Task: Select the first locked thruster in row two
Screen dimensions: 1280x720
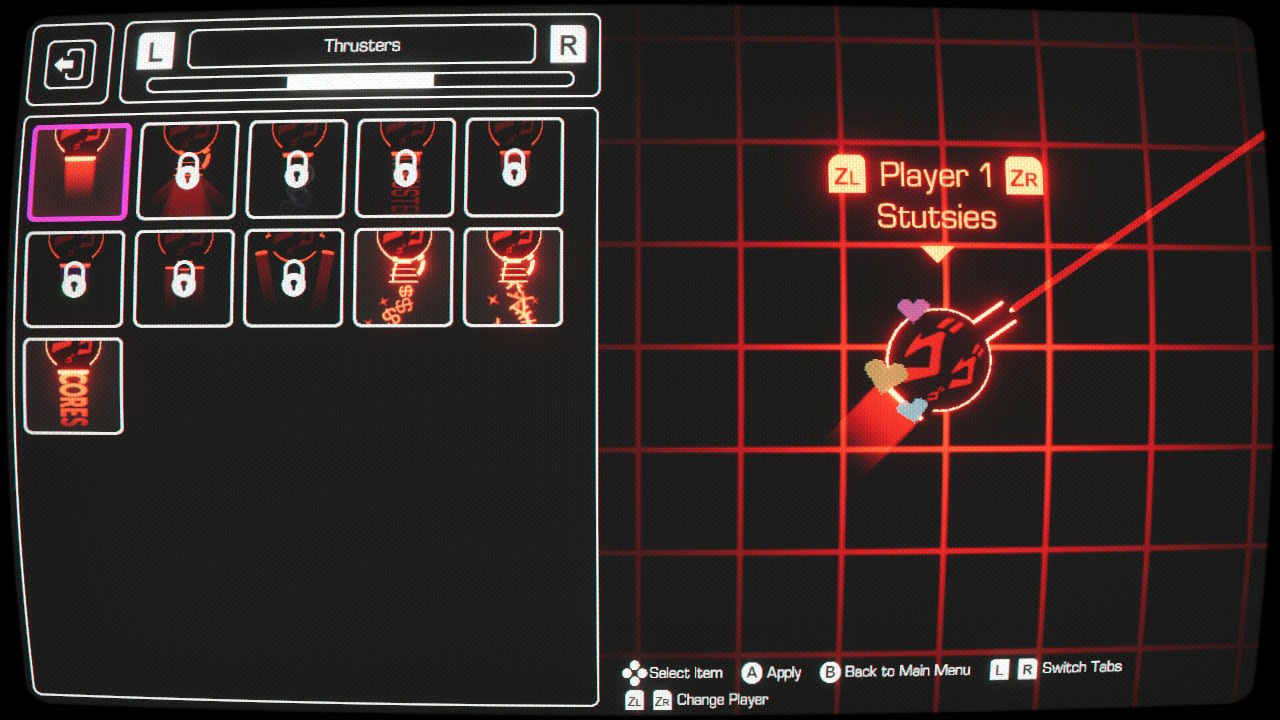Action: click(x=73, y=277)
